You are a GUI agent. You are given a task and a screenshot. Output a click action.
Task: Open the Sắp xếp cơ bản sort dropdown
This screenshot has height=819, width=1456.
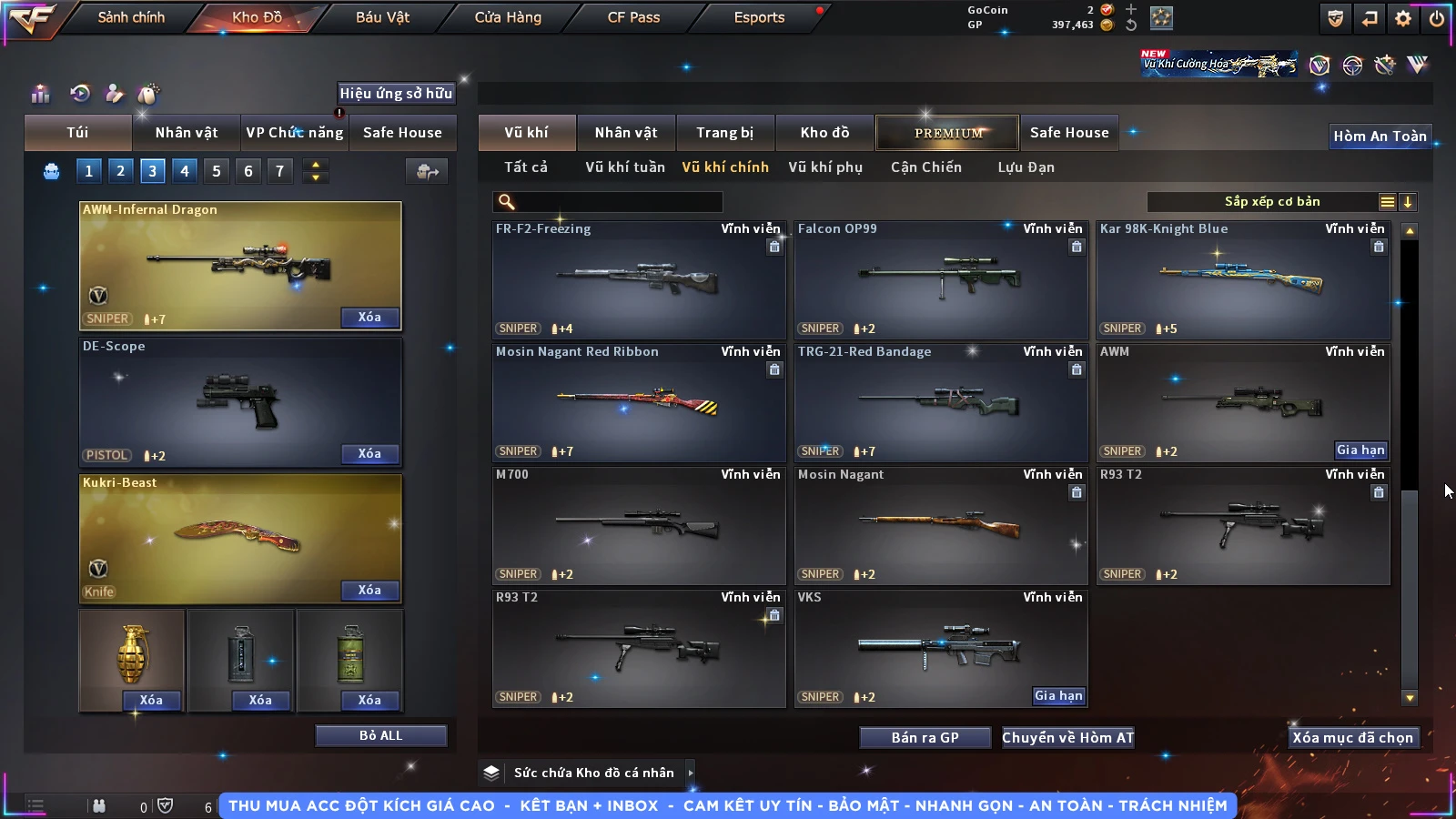(x=1271, y=202)
